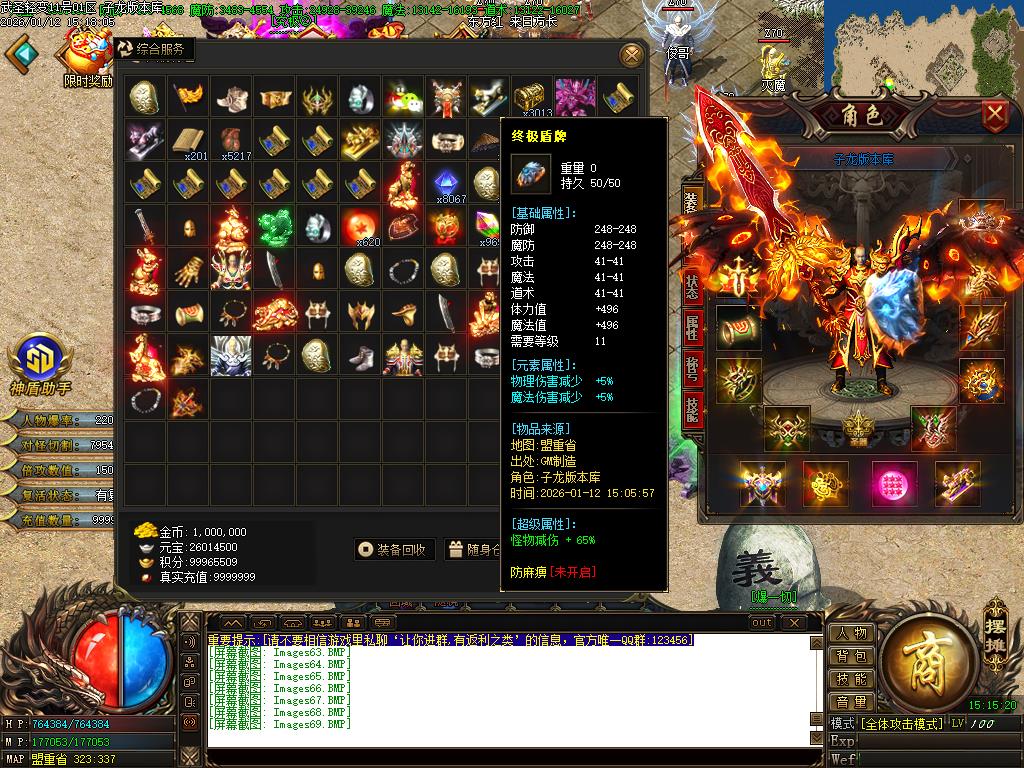
Task: Click the minimap
Action: click(x=922, y=45)
